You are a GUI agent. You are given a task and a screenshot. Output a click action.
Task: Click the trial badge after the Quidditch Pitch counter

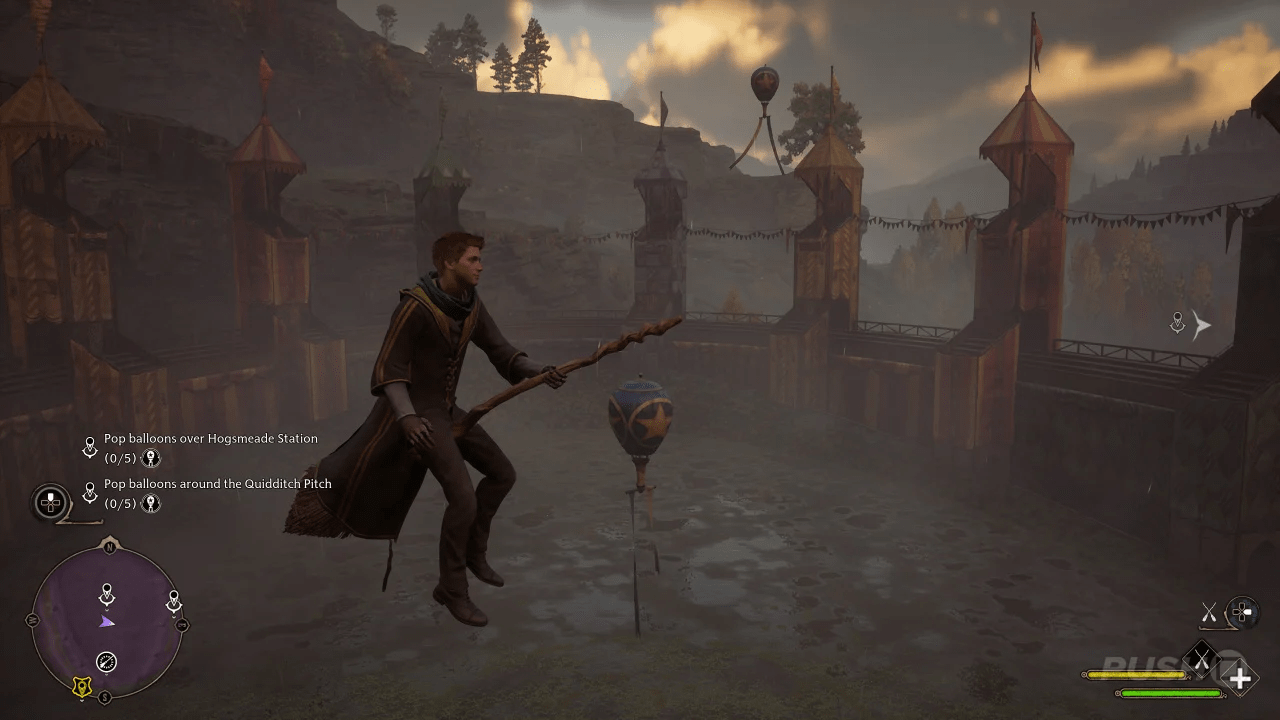coord(151,504)
